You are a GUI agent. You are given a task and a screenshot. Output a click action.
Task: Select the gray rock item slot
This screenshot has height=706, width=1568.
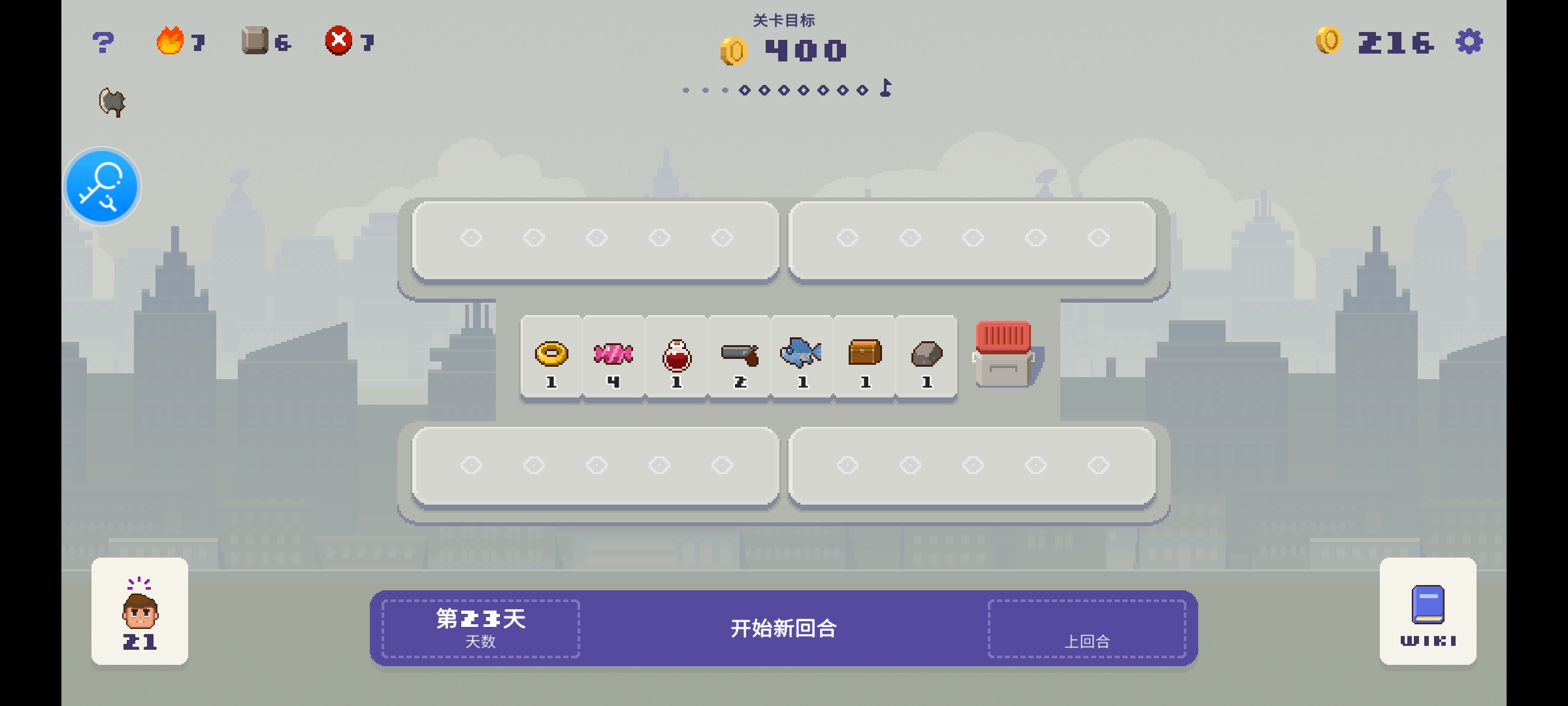926,358
